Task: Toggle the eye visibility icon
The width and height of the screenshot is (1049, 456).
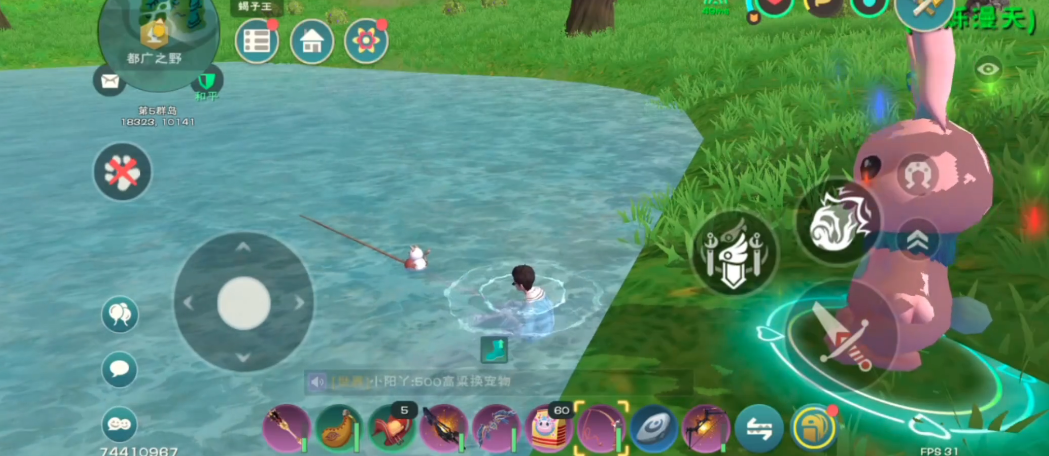Action: (988, 69)
